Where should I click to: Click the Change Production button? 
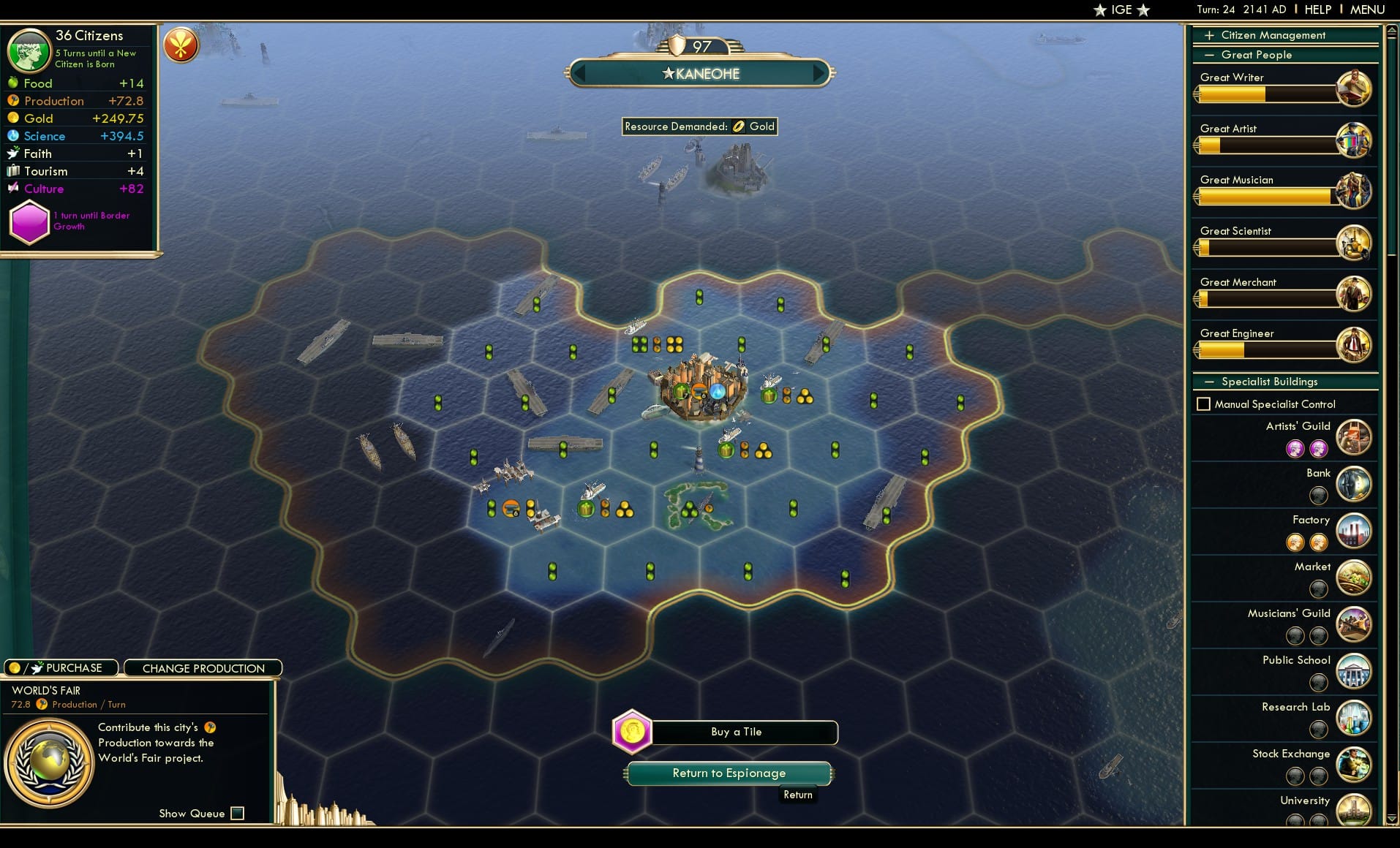coord(203,667)
